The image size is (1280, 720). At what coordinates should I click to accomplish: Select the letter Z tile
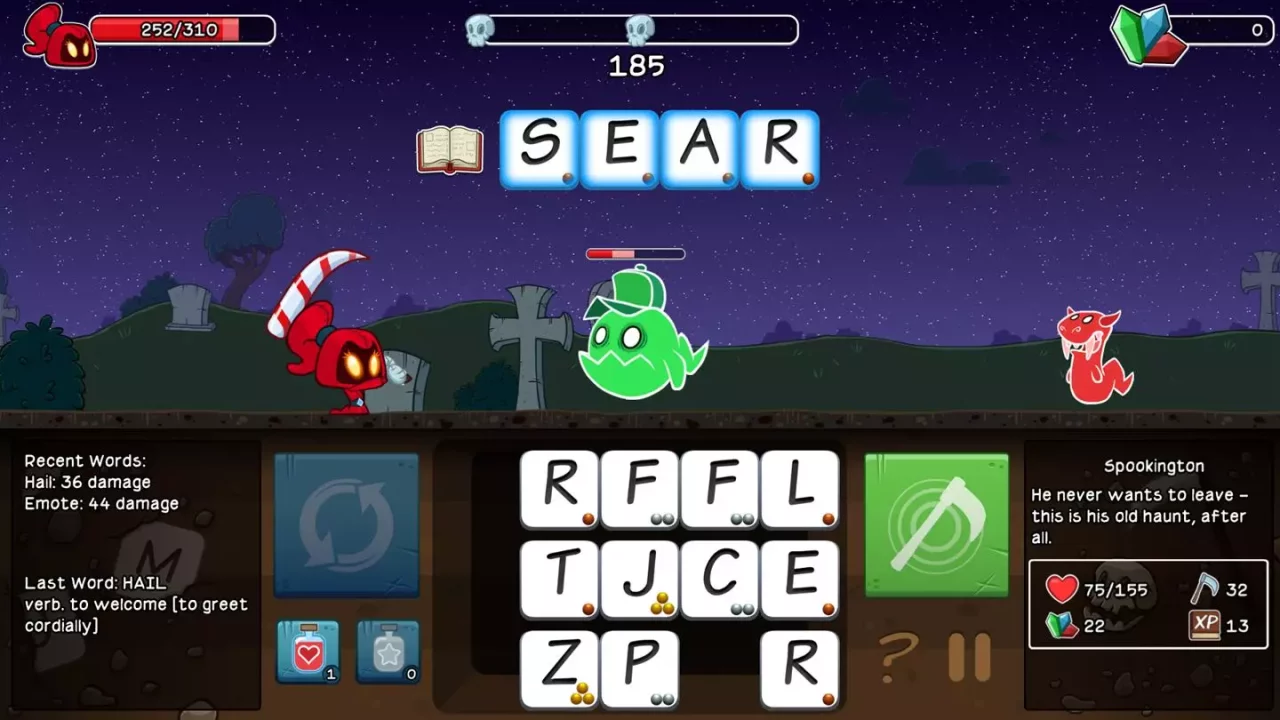[560, 668]
